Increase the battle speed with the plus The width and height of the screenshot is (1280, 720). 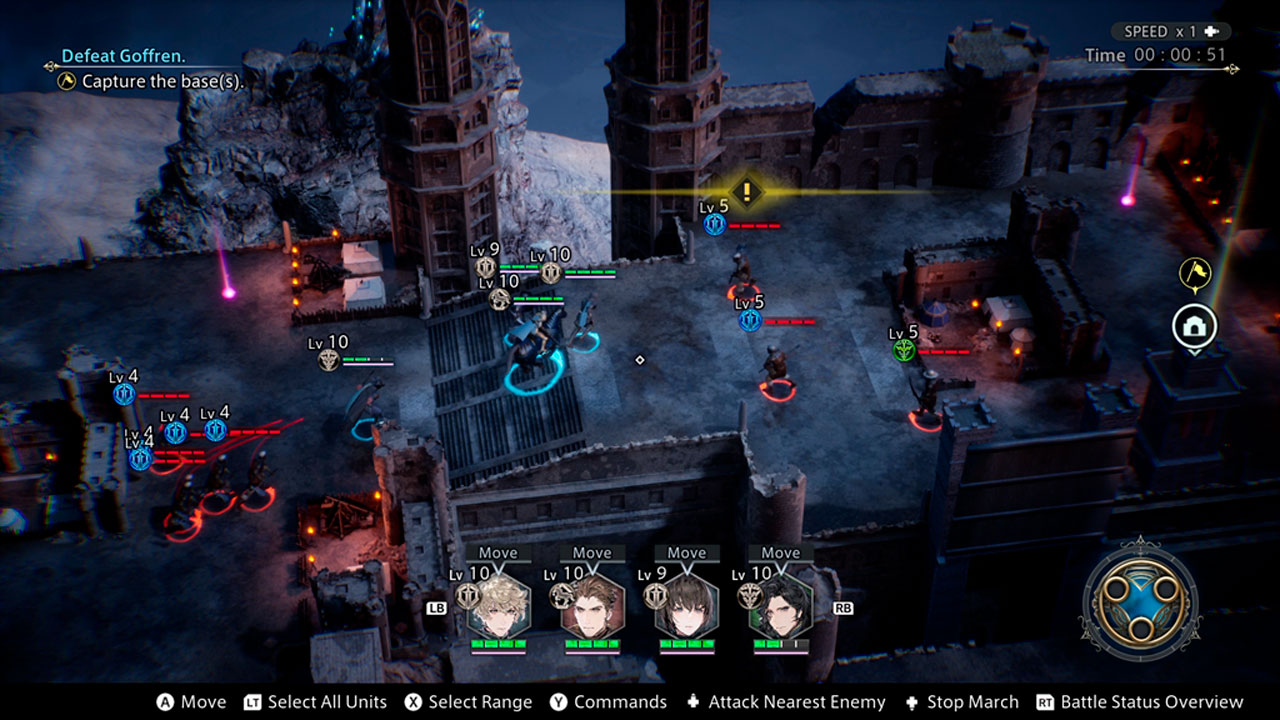1211,32
